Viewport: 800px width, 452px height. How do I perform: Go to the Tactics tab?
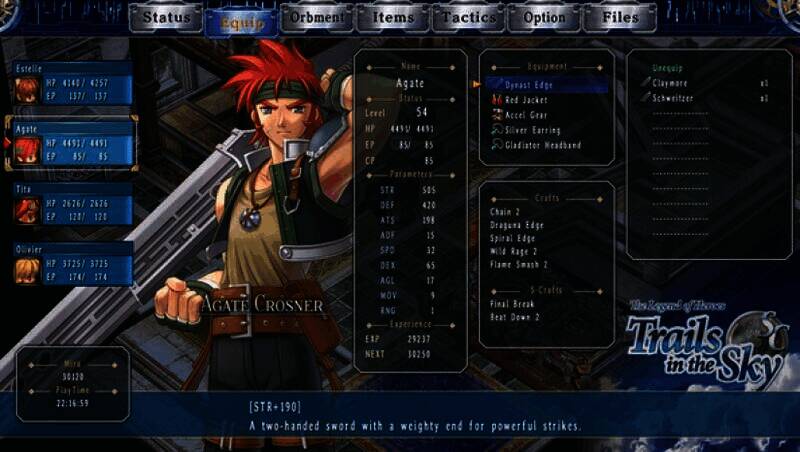469,18
